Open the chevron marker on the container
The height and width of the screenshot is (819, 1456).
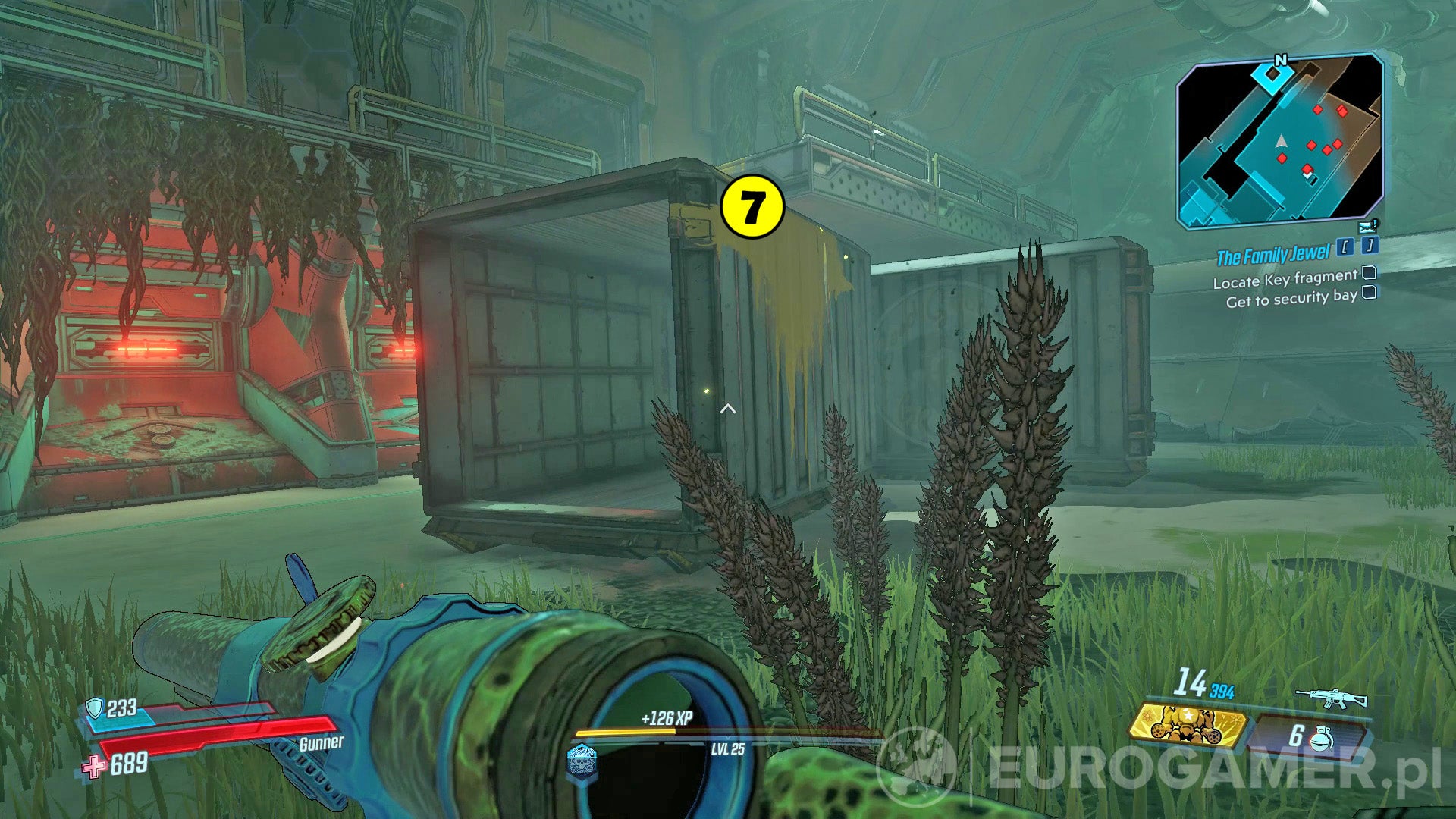pos(729,407)
